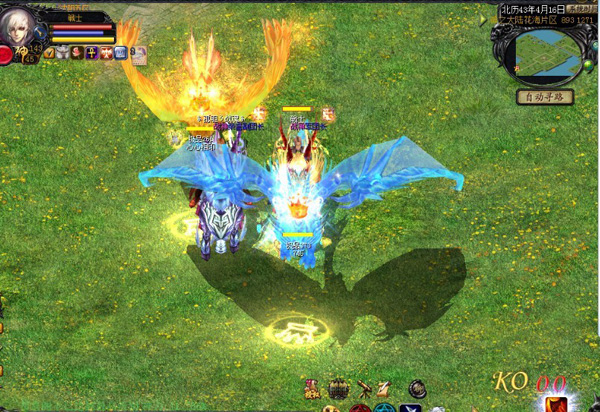Viewport: 600px width, 412px height.
Task: Select the red winged buff icon
Action: tap(104, 52)
